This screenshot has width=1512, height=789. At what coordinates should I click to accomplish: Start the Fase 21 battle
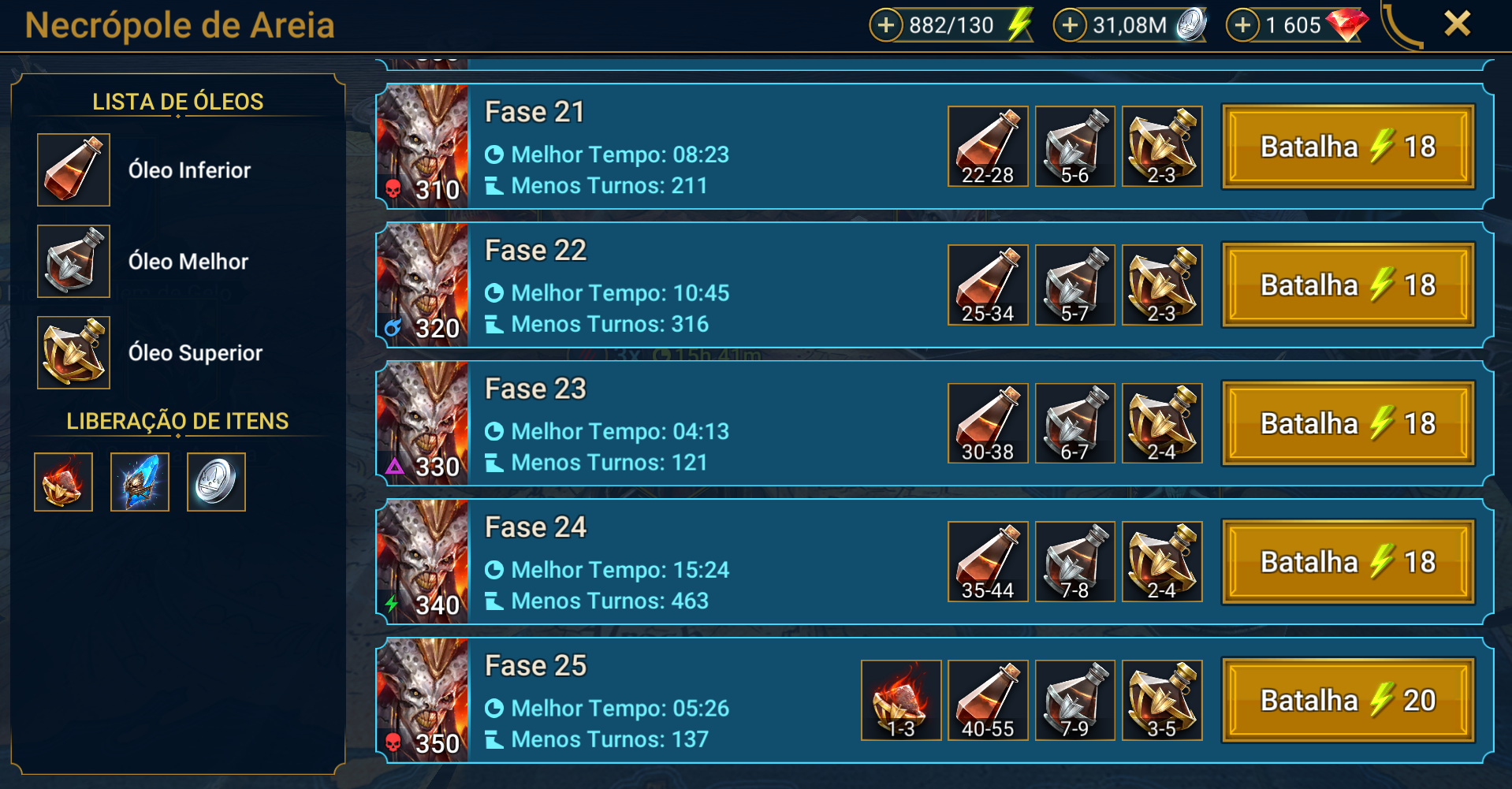point(1347,147)
